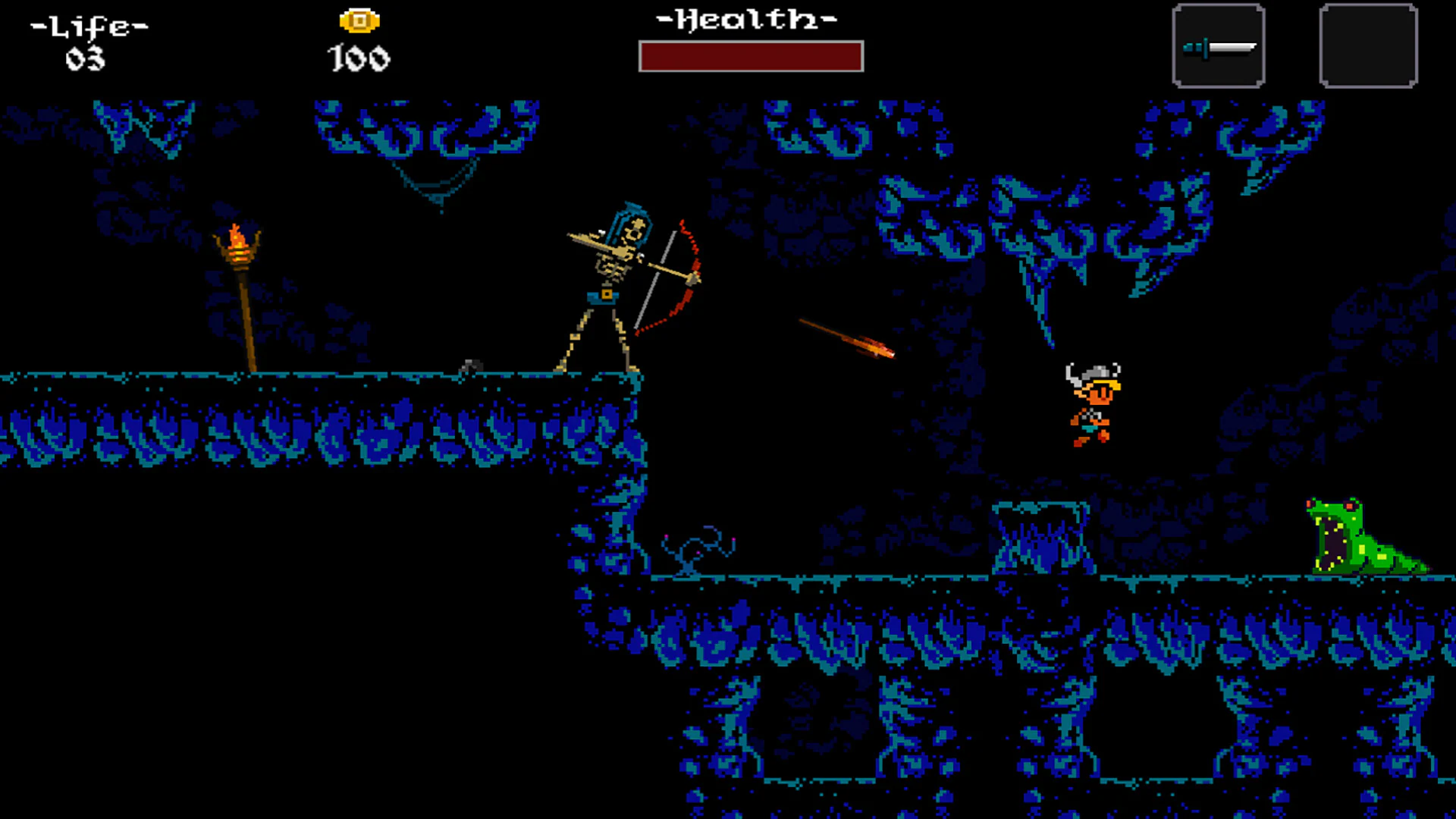The width and height of the screenshot is (1456, 819).
Task: Select the hero wearing the viking helmet
Action: [1092, 402]
